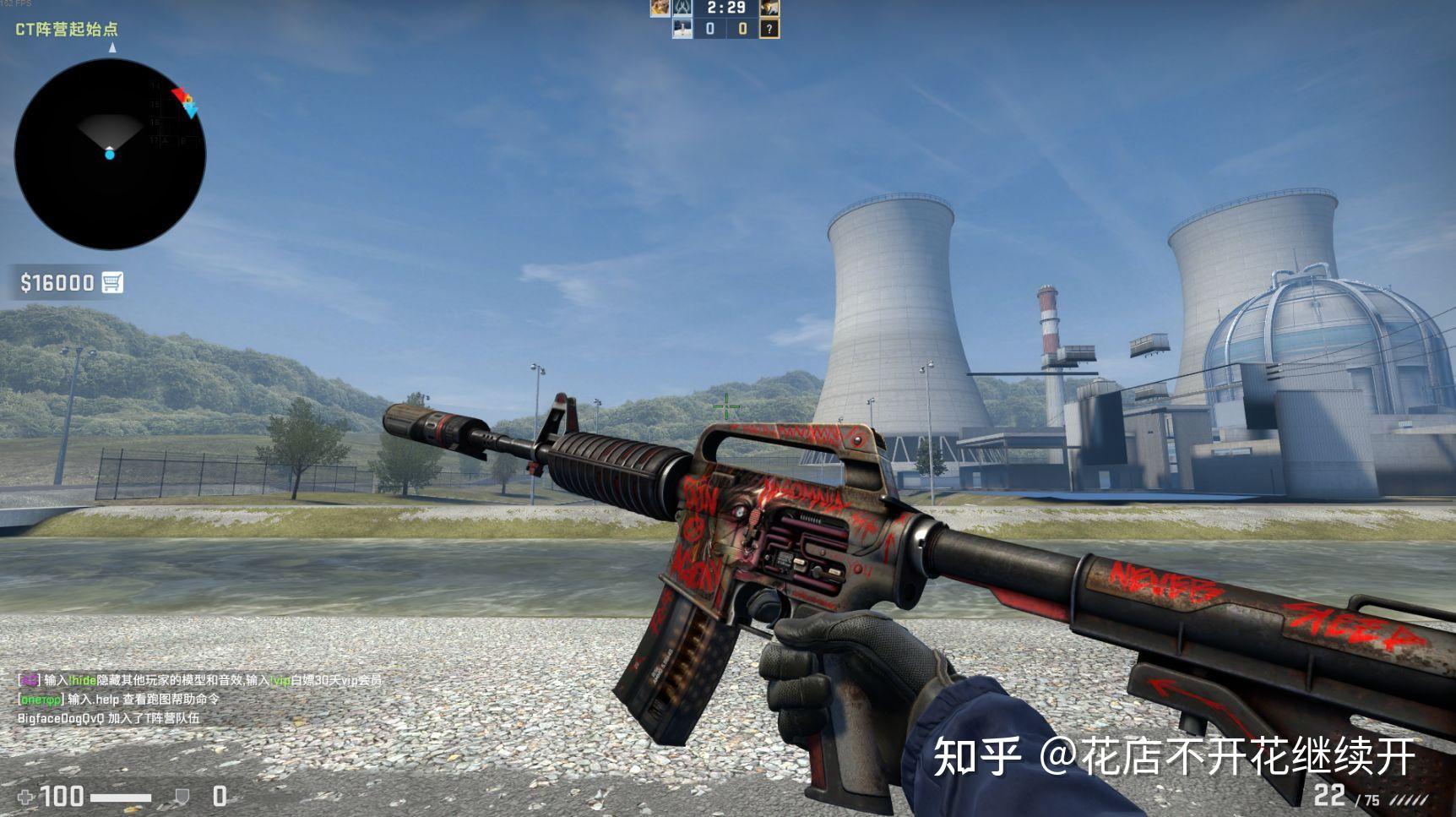Click the .help command text in chat
The height and width of the screenshot is (817, 1456).
[x=106, y=700]
